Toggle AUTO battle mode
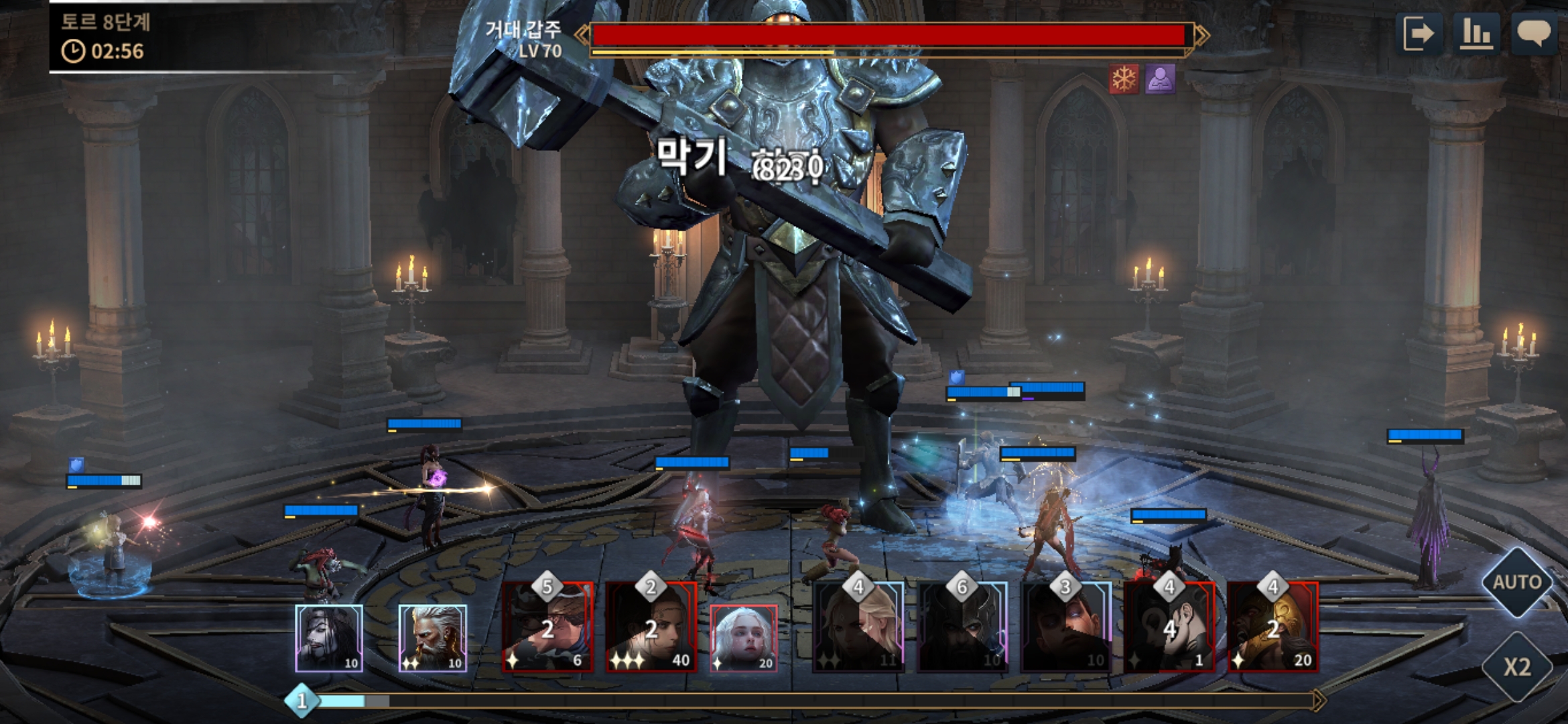Viewport: 1568px width, 724px height. [x=1517, y=582]
